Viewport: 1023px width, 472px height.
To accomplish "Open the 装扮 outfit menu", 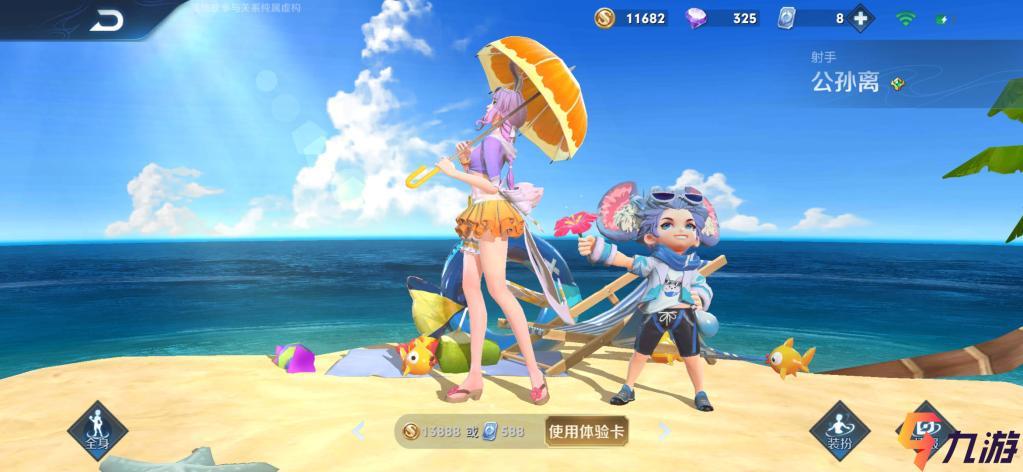I will (838, 431).
